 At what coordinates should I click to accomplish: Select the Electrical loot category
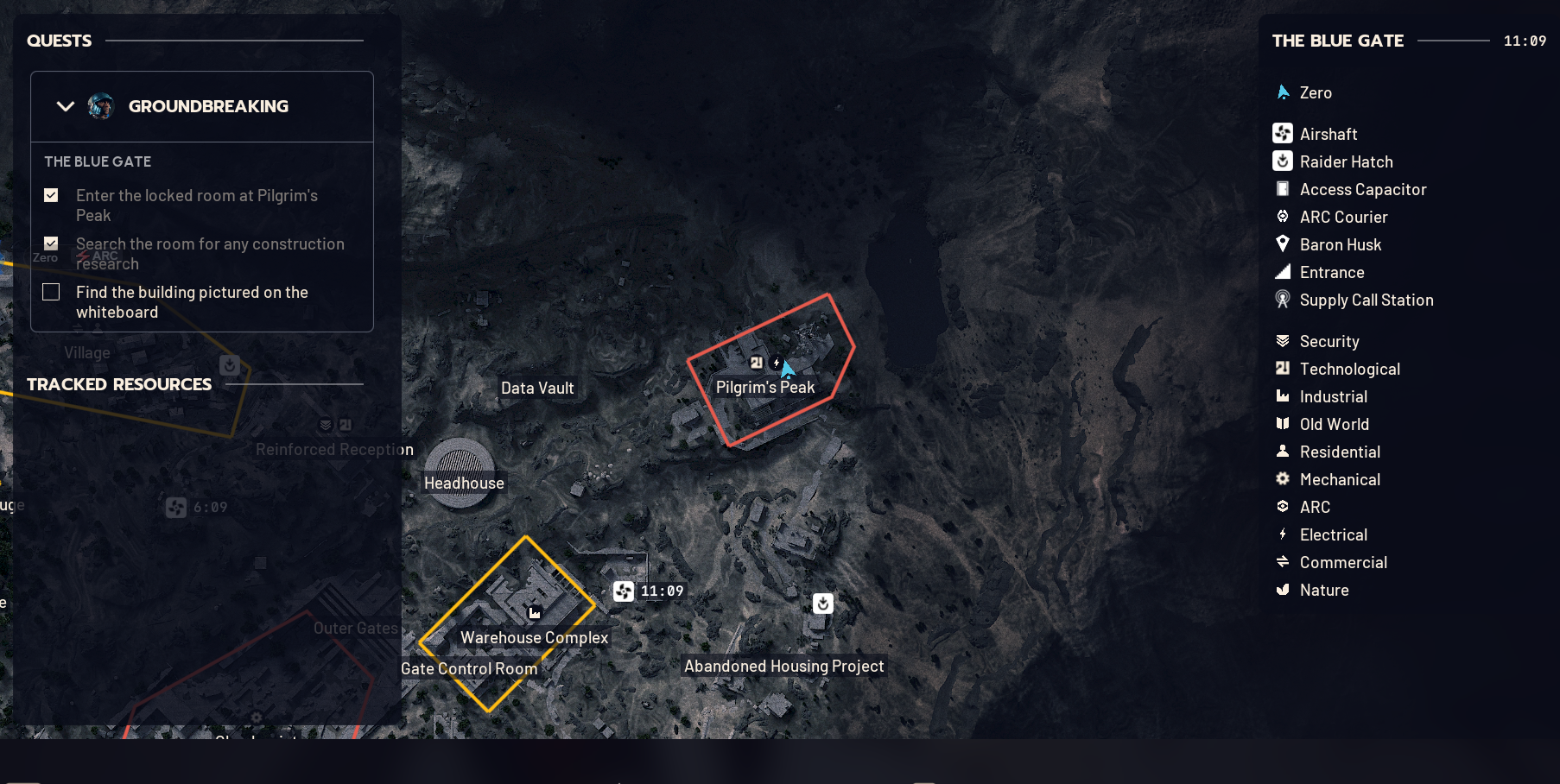(1333, 534)
